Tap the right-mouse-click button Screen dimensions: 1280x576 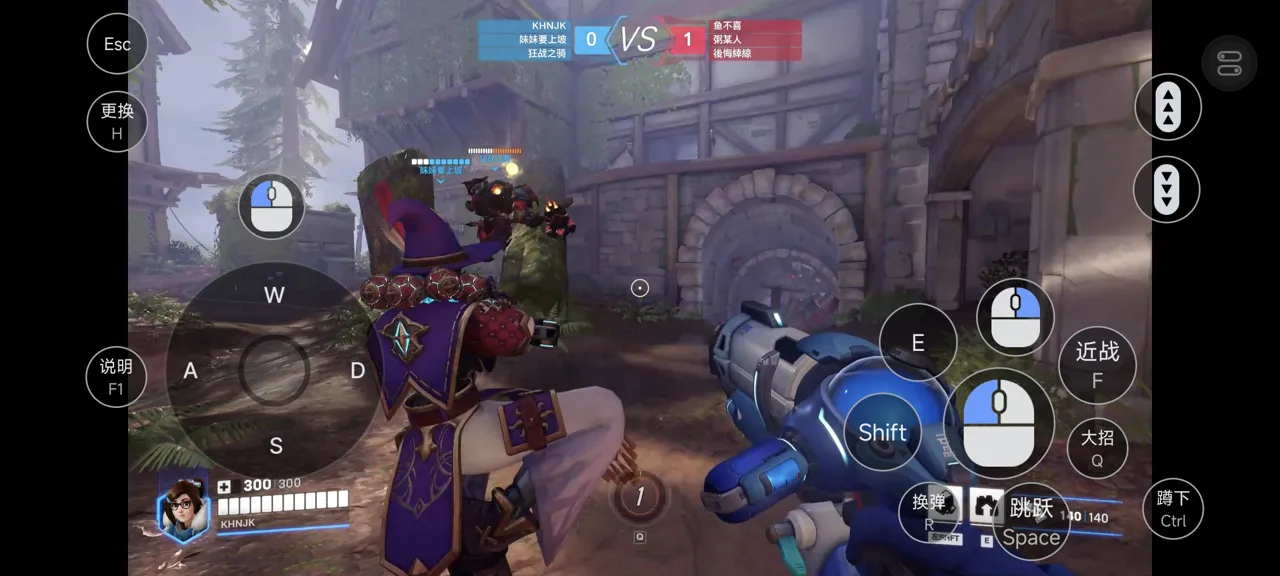(x=1015, y=317)
